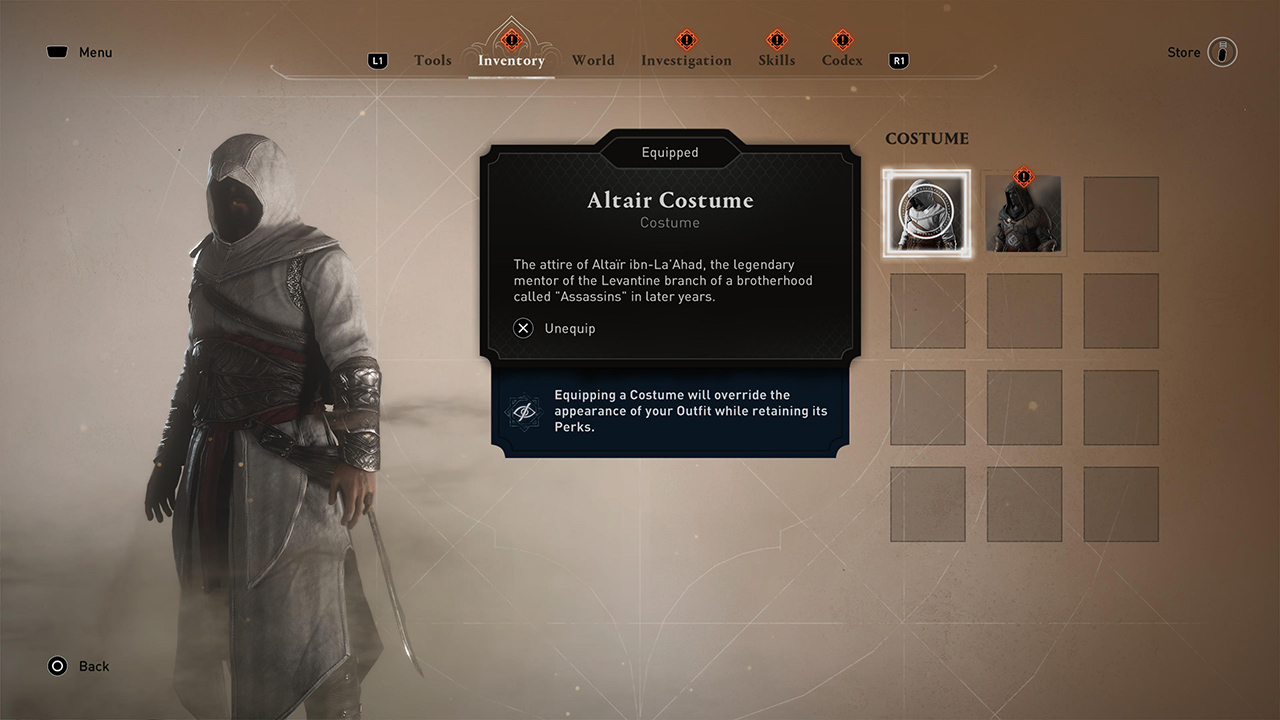
Task: Click an empty costume slot
Action: point(1121,213)
